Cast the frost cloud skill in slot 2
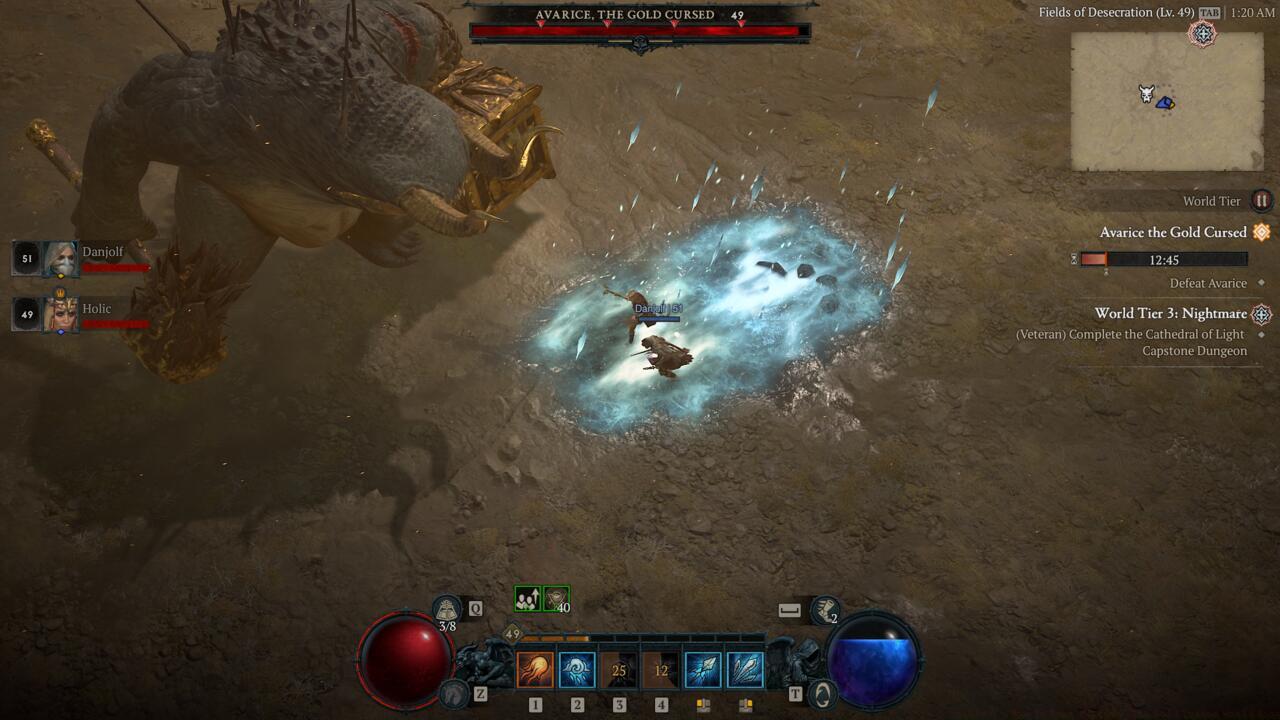The width and height of the screenshot is (1280, 720). tap(577, 670)
